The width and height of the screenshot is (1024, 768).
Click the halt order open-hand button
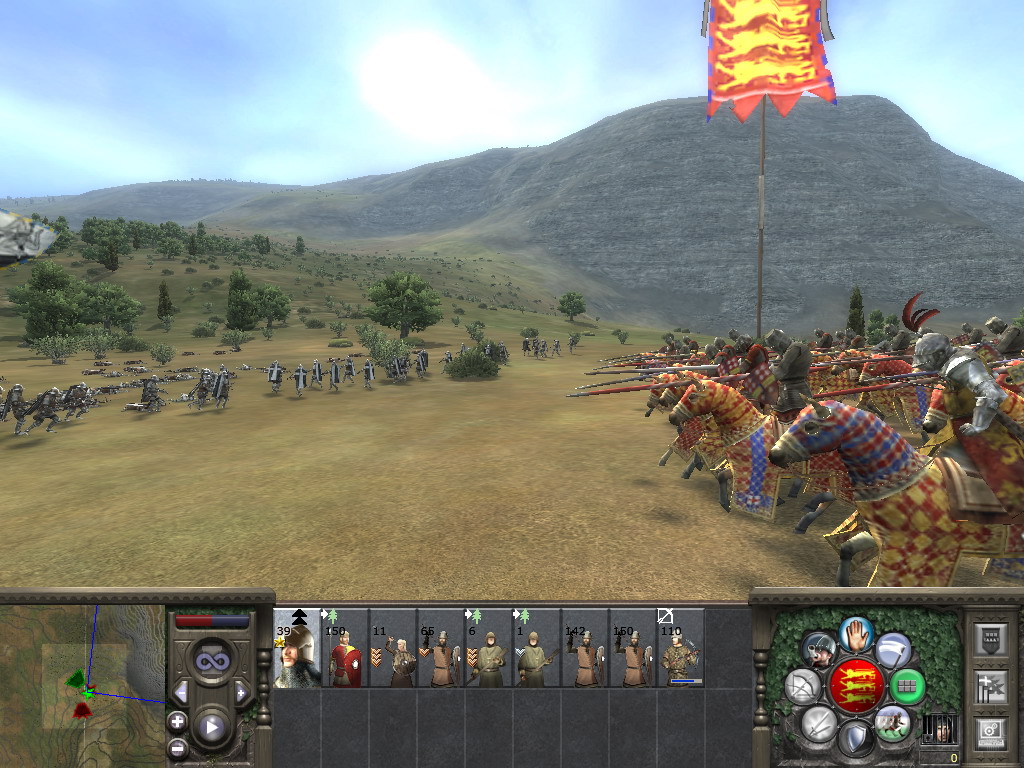click(856, 633)
